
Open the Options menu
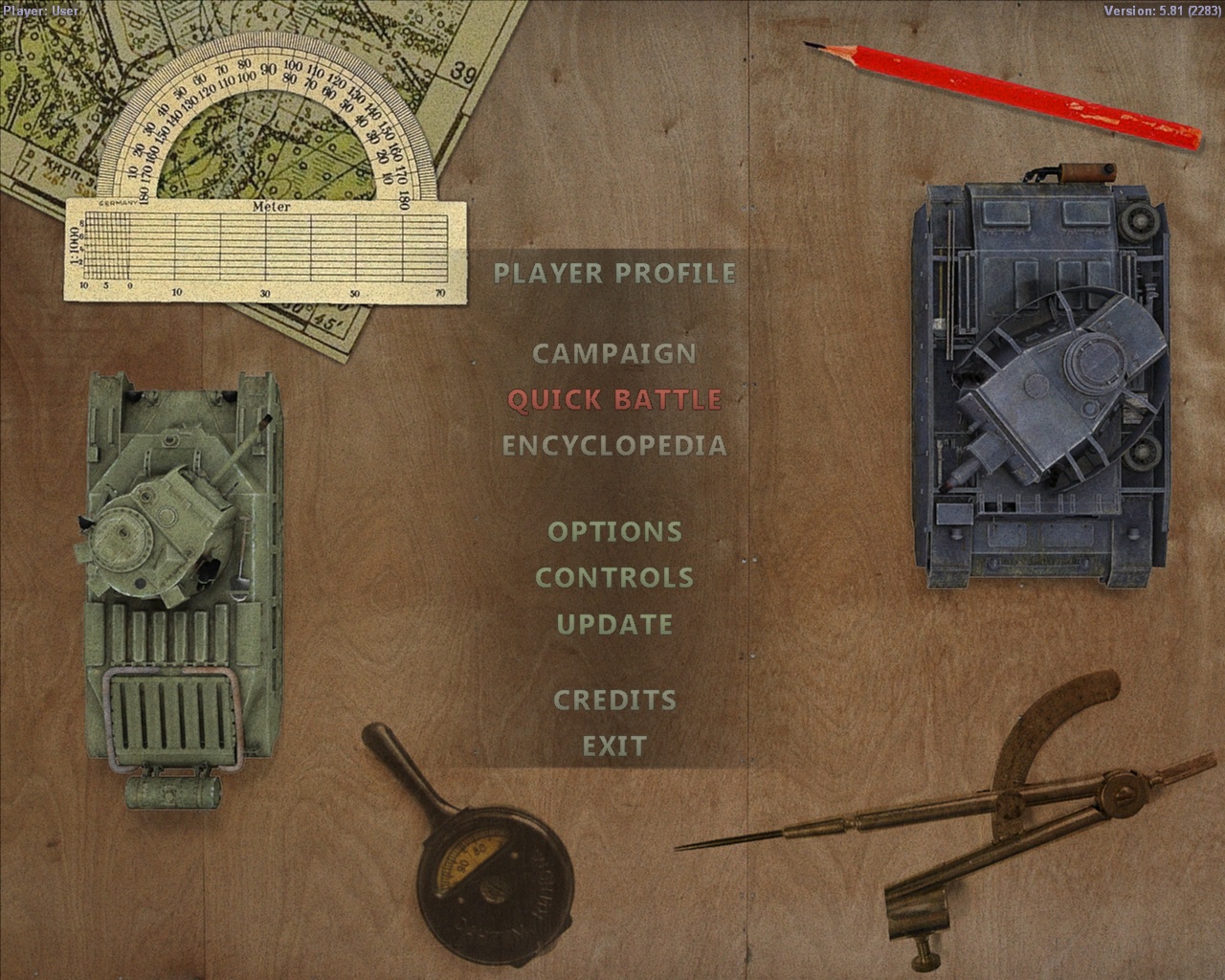click(615, 532)
